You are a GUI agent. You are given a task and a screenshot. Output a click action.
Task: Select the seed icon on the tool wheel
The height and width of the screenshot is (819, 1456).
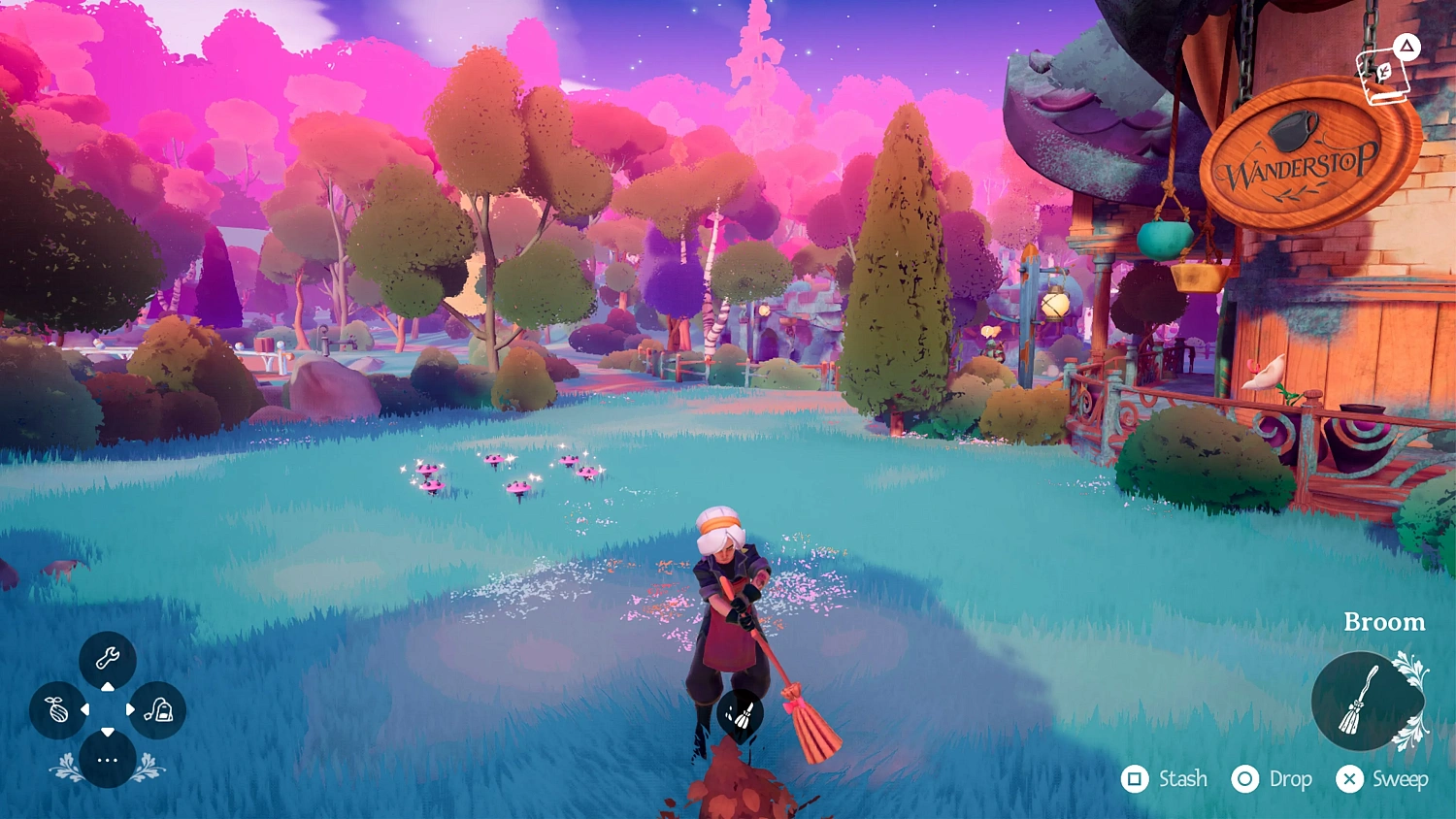[x=58, y=710]
